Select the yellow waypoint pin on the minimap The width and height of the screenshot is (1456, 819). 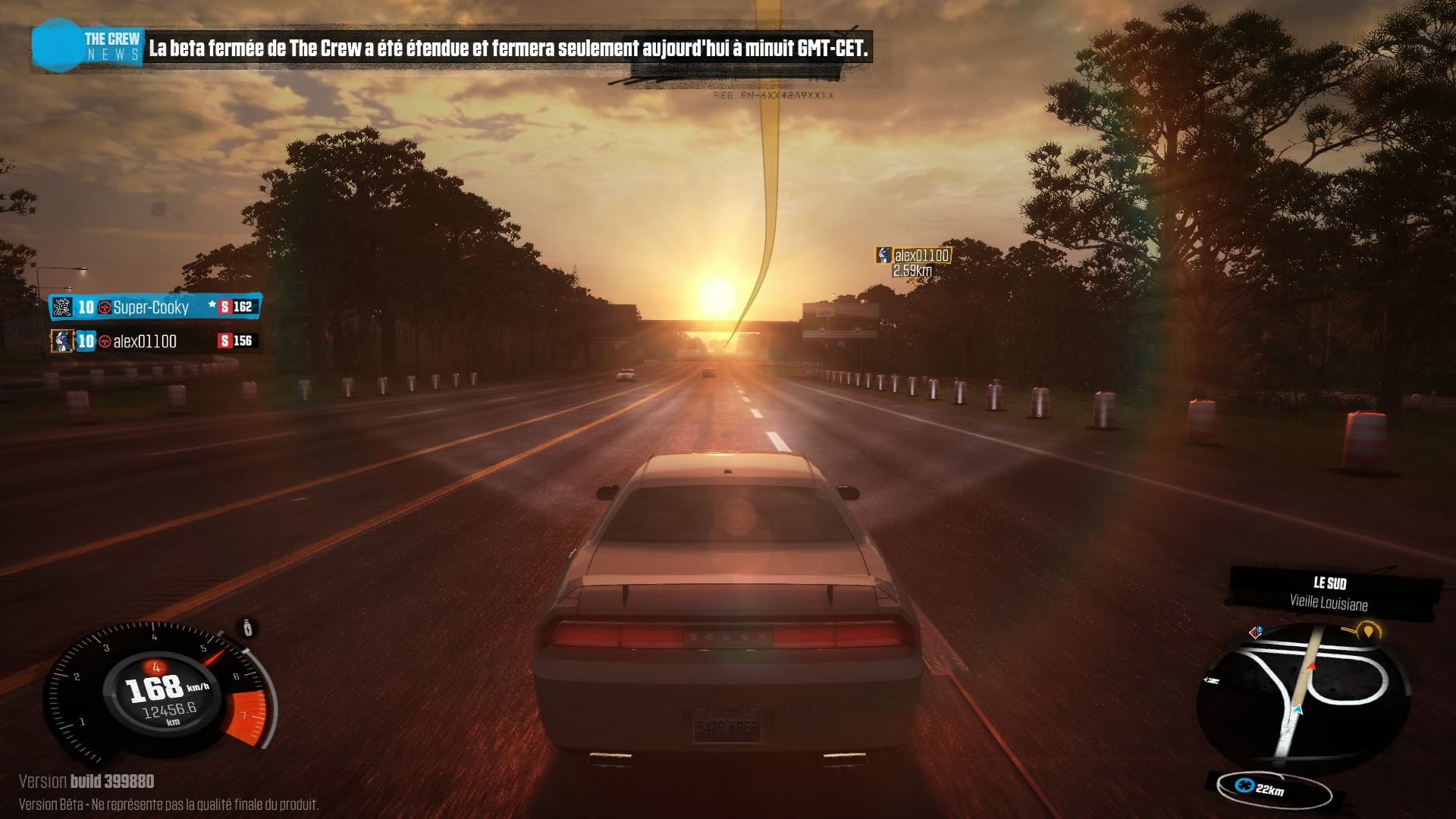pyautogui.click(x=1367, y=631)
